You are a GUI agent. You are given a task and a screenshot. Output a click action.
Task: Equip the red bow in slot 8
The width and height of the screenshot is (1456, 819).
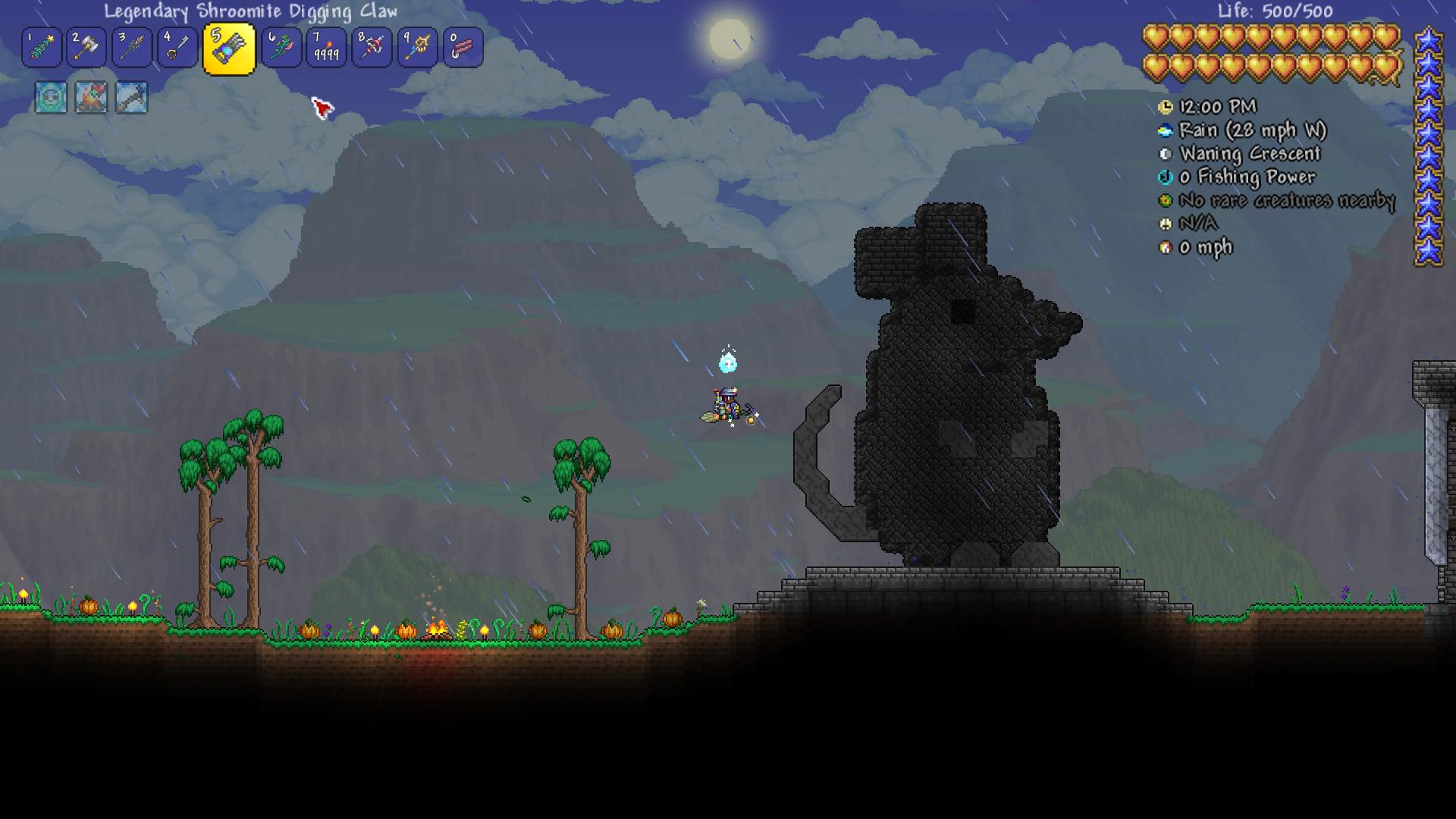[x=372, y=49]
